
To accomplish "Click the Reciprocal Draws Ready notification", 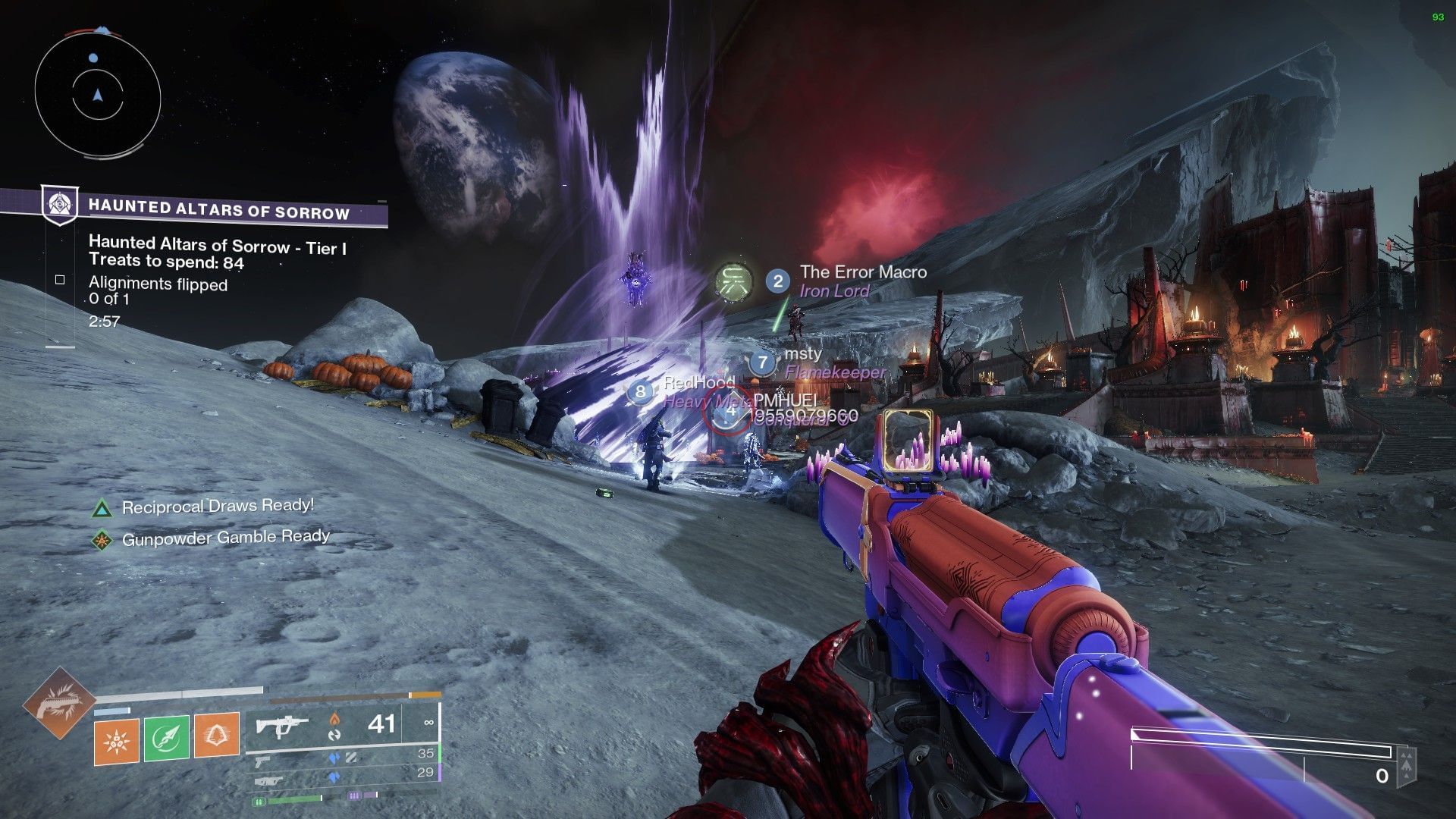I will pos(217,507).
